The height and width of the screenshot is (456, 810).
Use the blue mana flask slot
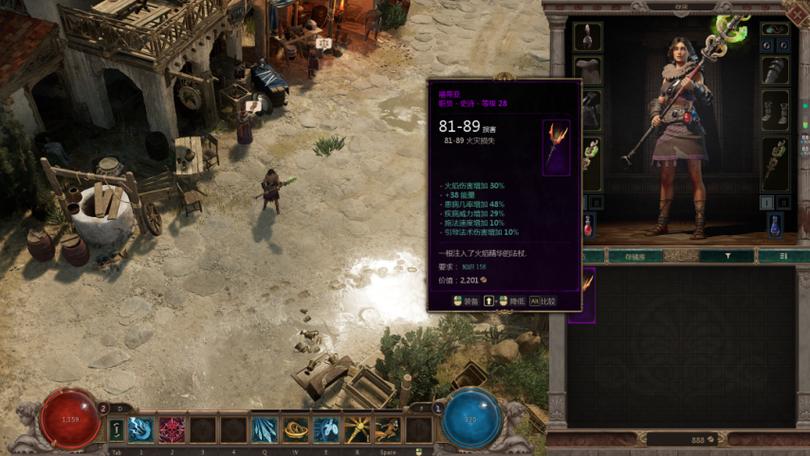pos(774,224)
